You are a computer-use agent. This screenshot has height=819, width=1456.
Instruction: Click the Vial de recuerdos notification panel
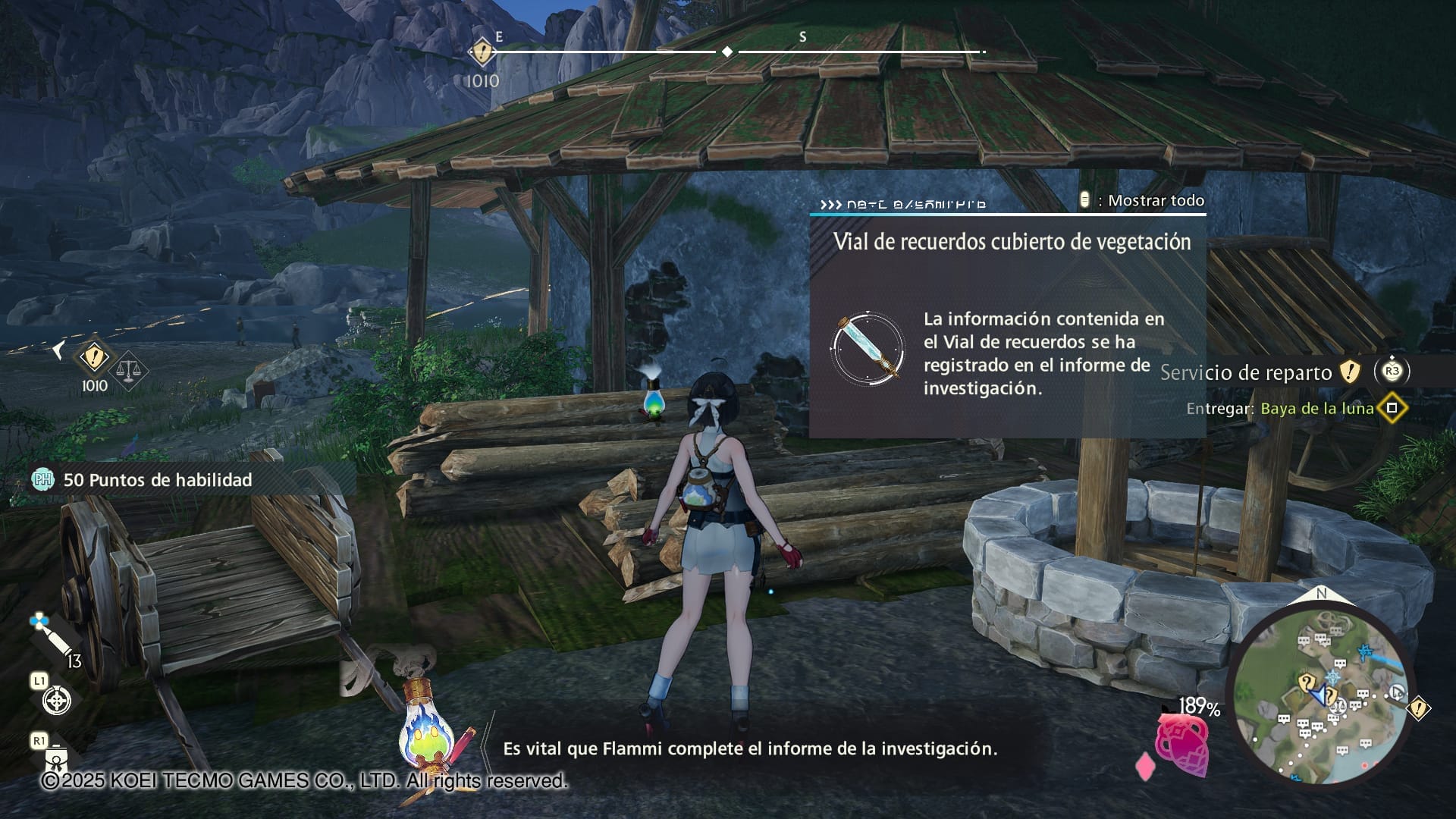[x=1007, y=326]
